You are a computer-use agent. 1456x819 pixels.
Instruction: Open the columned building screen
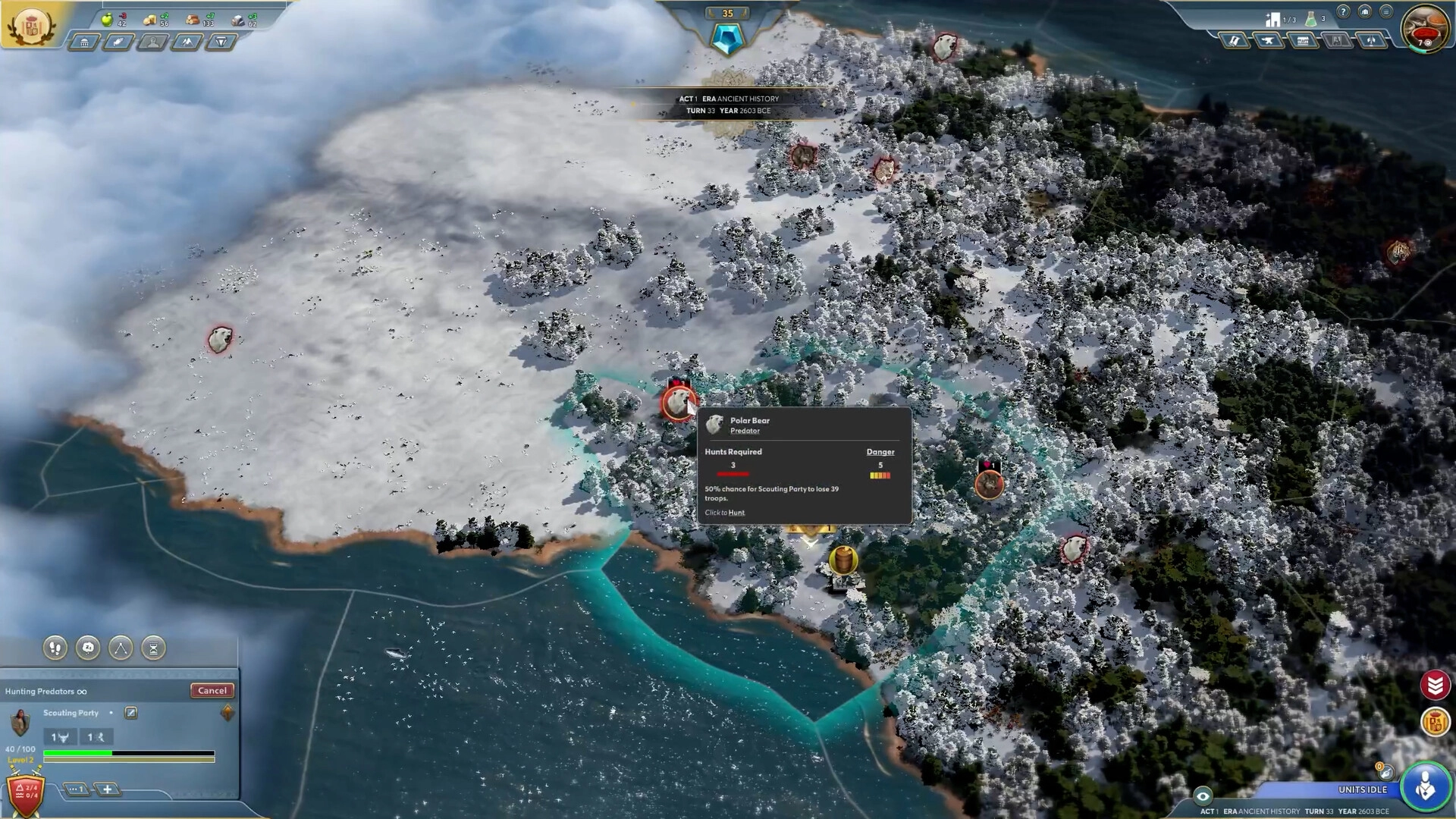(x=84, y=42)
